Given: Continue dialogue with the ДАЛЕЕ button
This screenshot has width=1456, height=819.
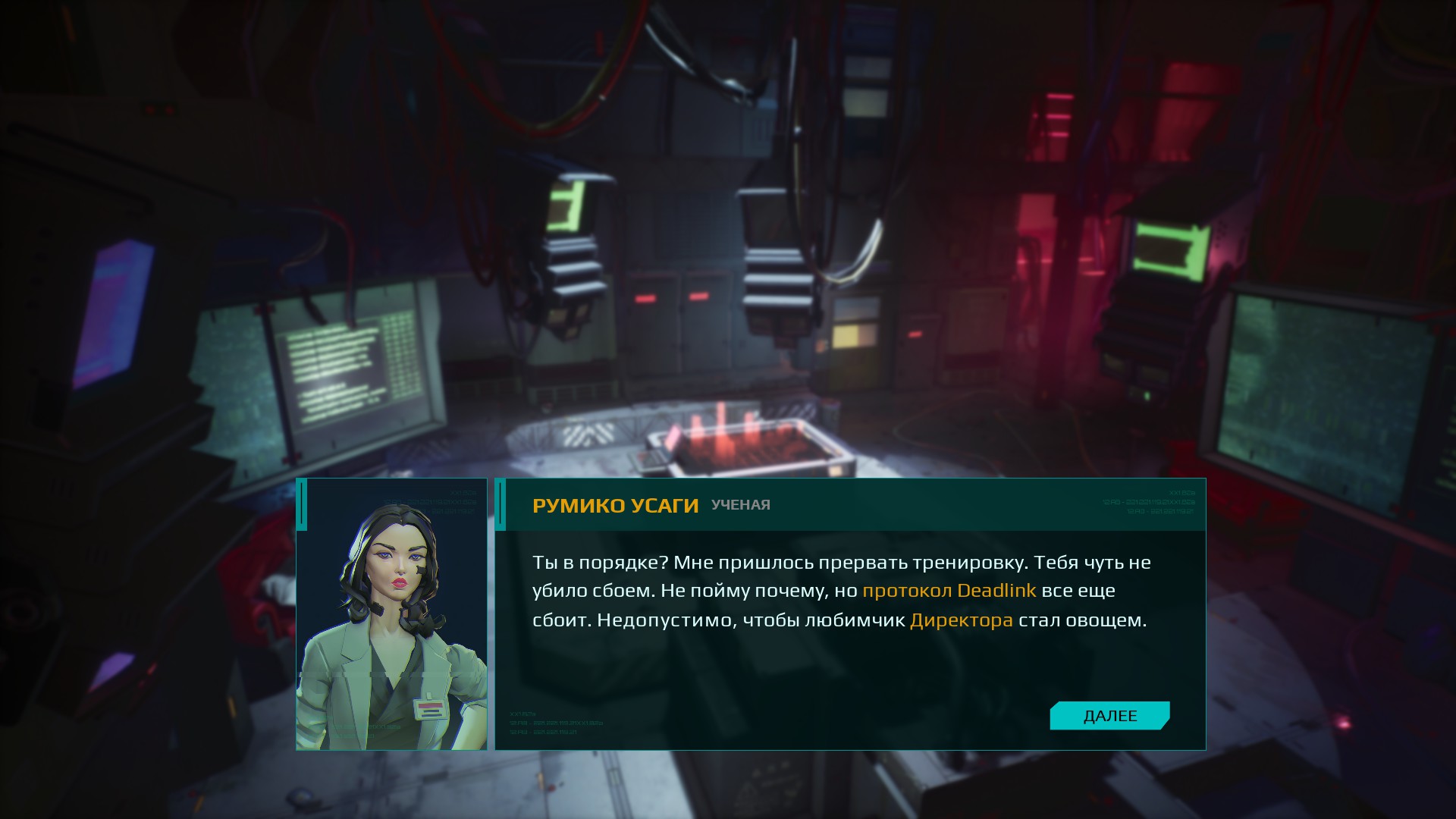Looking at the screenshot, I should (1109, 716).
